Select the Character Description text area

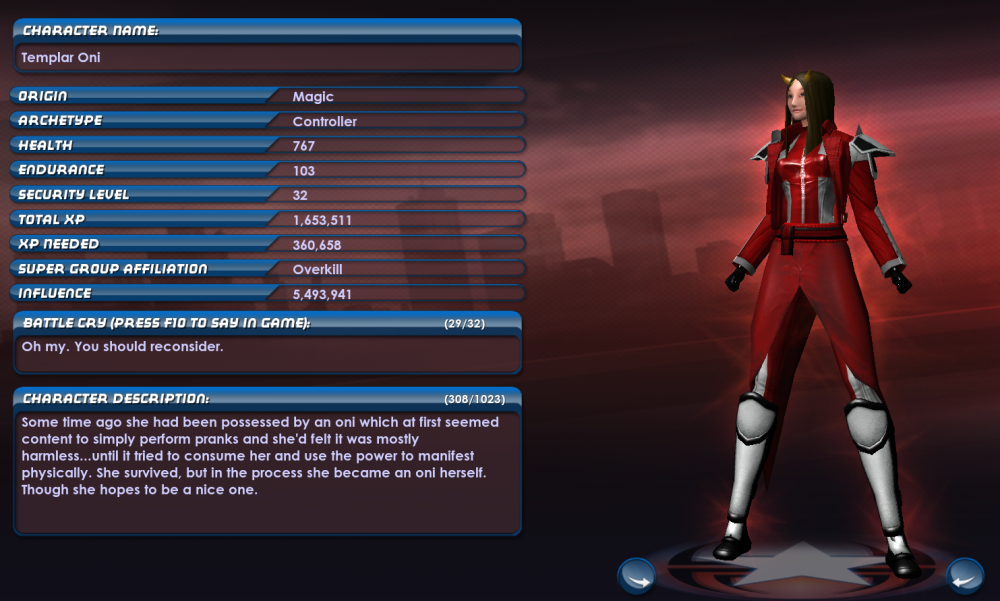(268, 470)
